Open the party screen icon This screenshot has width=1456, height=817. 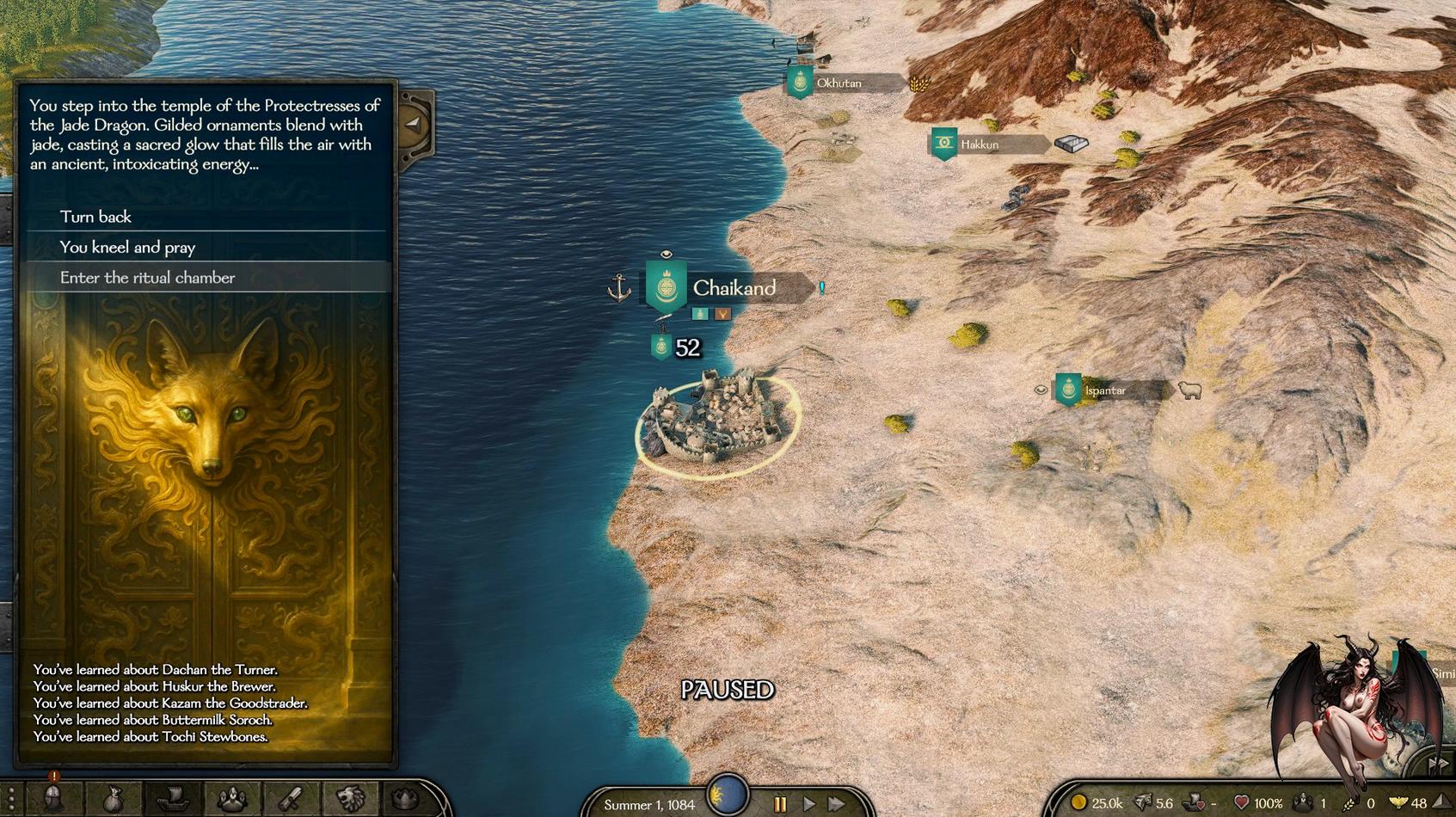[231, 800]
